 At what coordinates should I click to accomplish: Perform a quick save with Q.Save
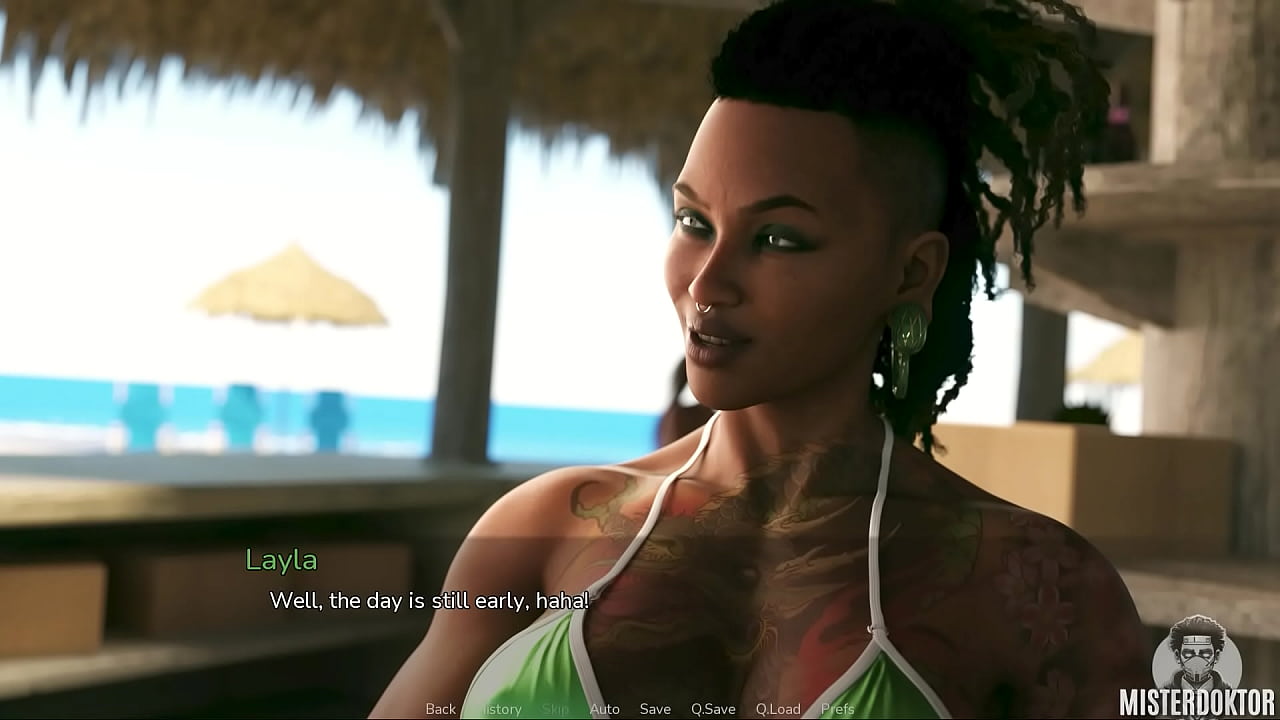pyautogui.click(x=714, y=708)
